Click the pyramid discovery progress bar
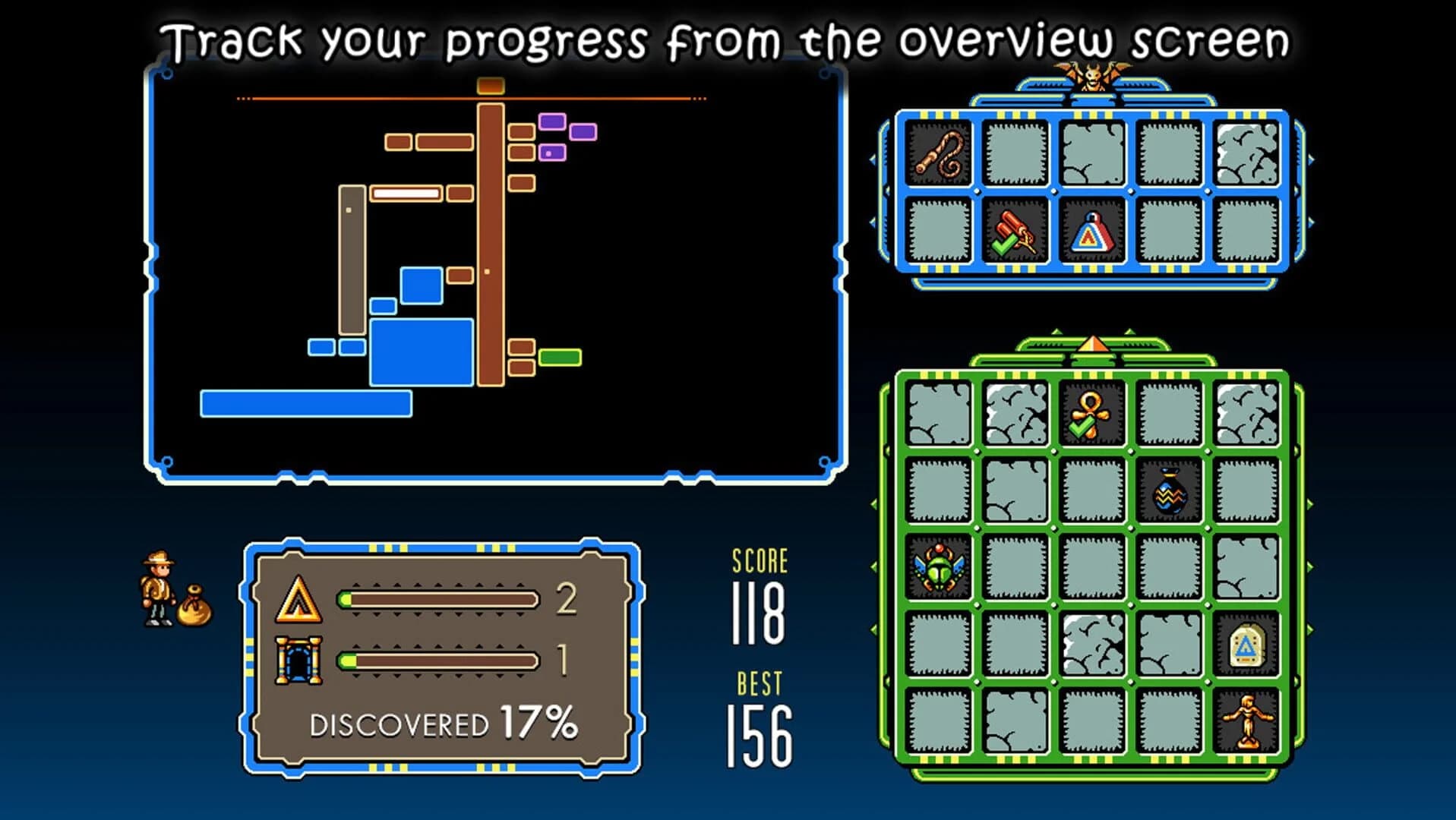This screenshot has height=820, width=1456. tap(437, 600)
